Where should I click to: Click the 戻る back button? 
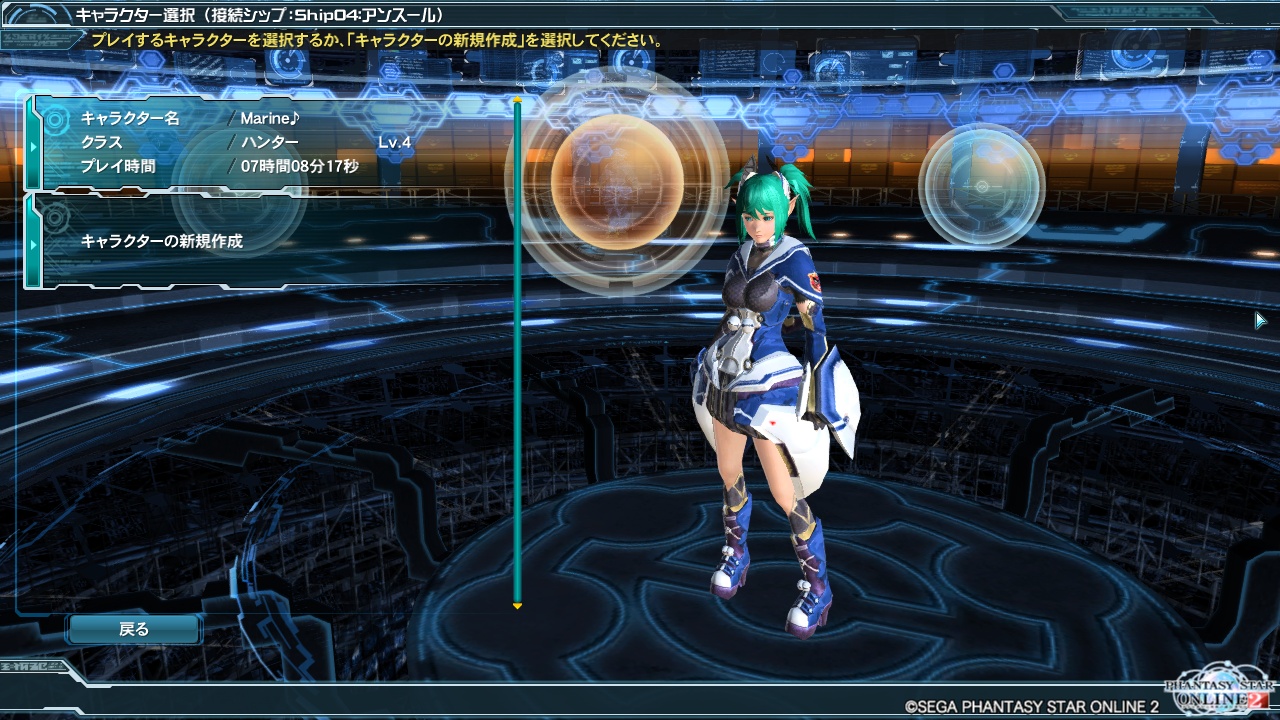pyautogui.click(x=134, y=629)
